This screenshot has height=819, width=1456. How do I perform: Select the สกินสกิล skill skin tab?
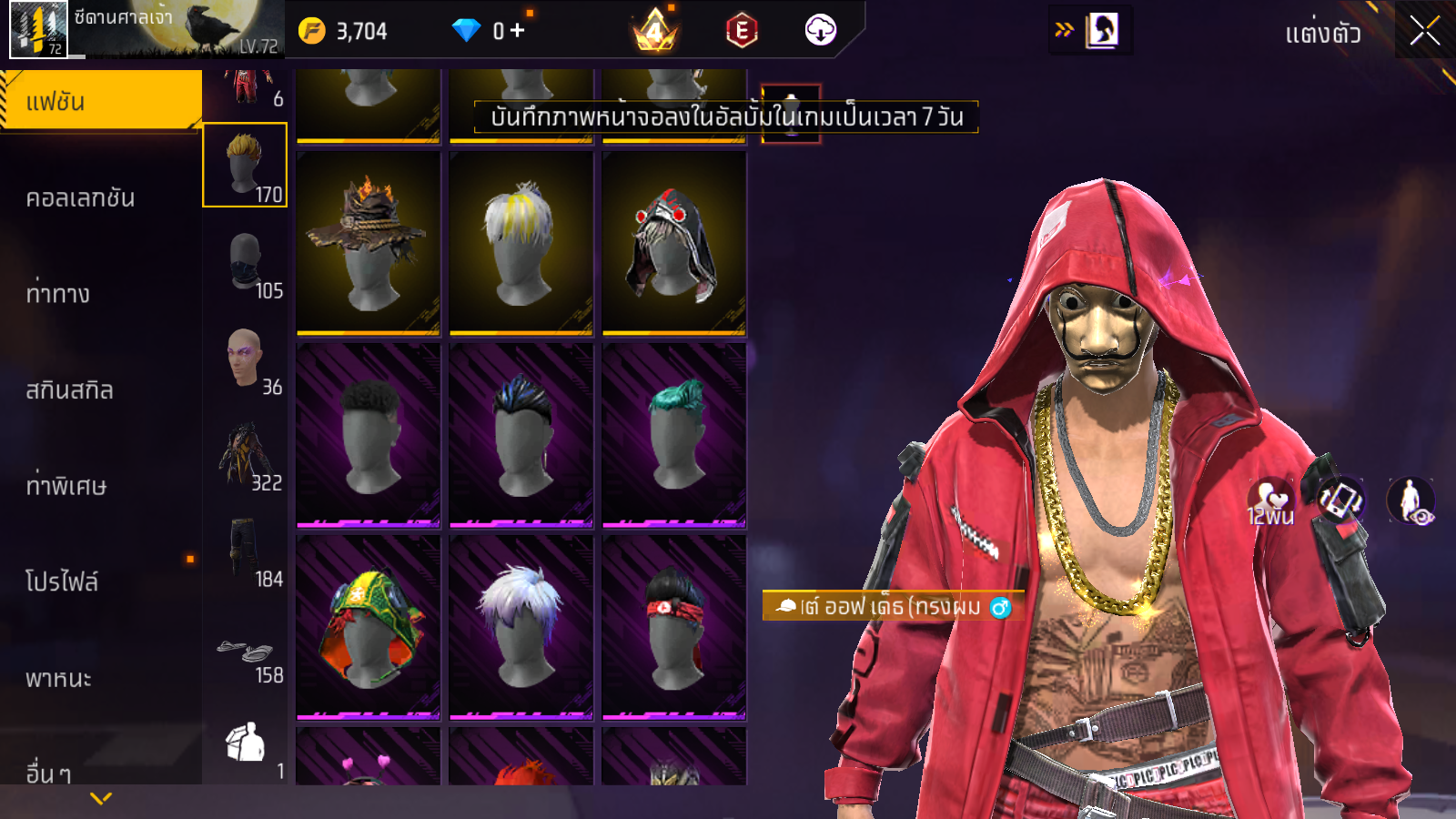(69, 390)
